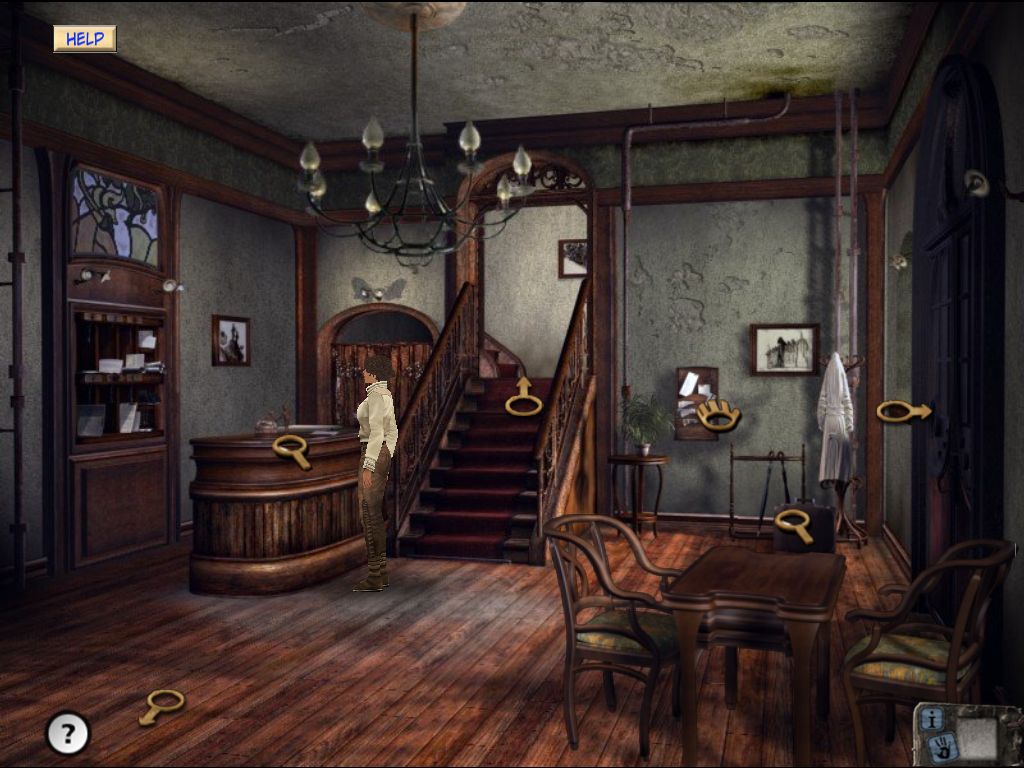This screenshot has height=768, width=1024.
Task: Open the HELP button
Action: pos(85,39)
